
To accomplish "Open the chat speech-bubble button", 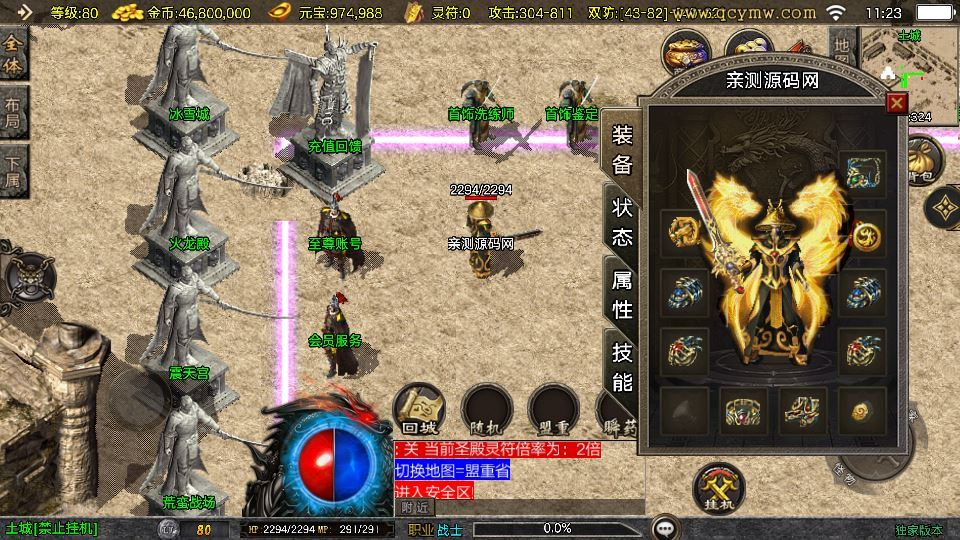I will tap(665, 527).
